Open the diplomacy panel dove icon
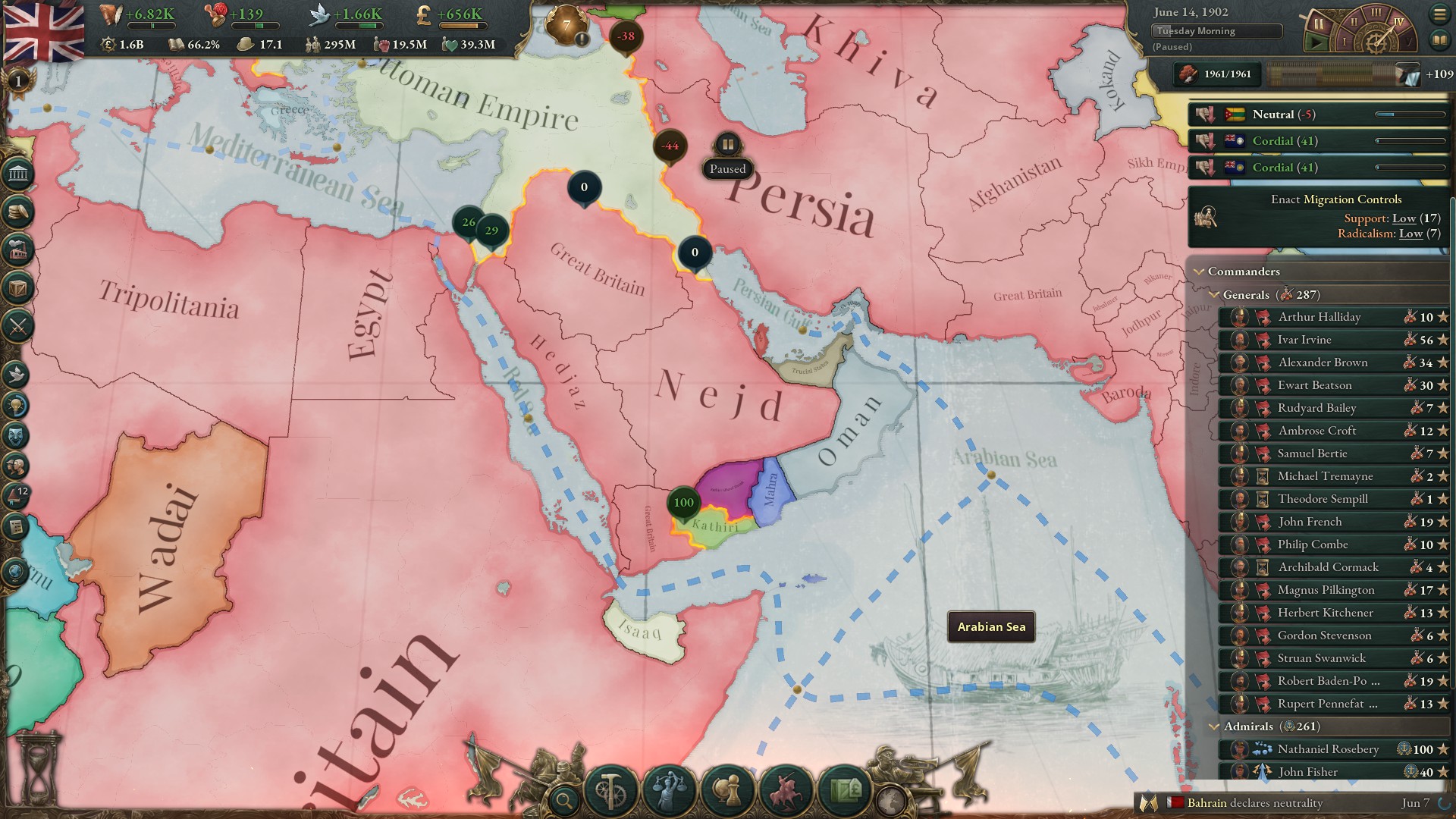This screenshot has width=1456, height=819. [x=17, y=375]
